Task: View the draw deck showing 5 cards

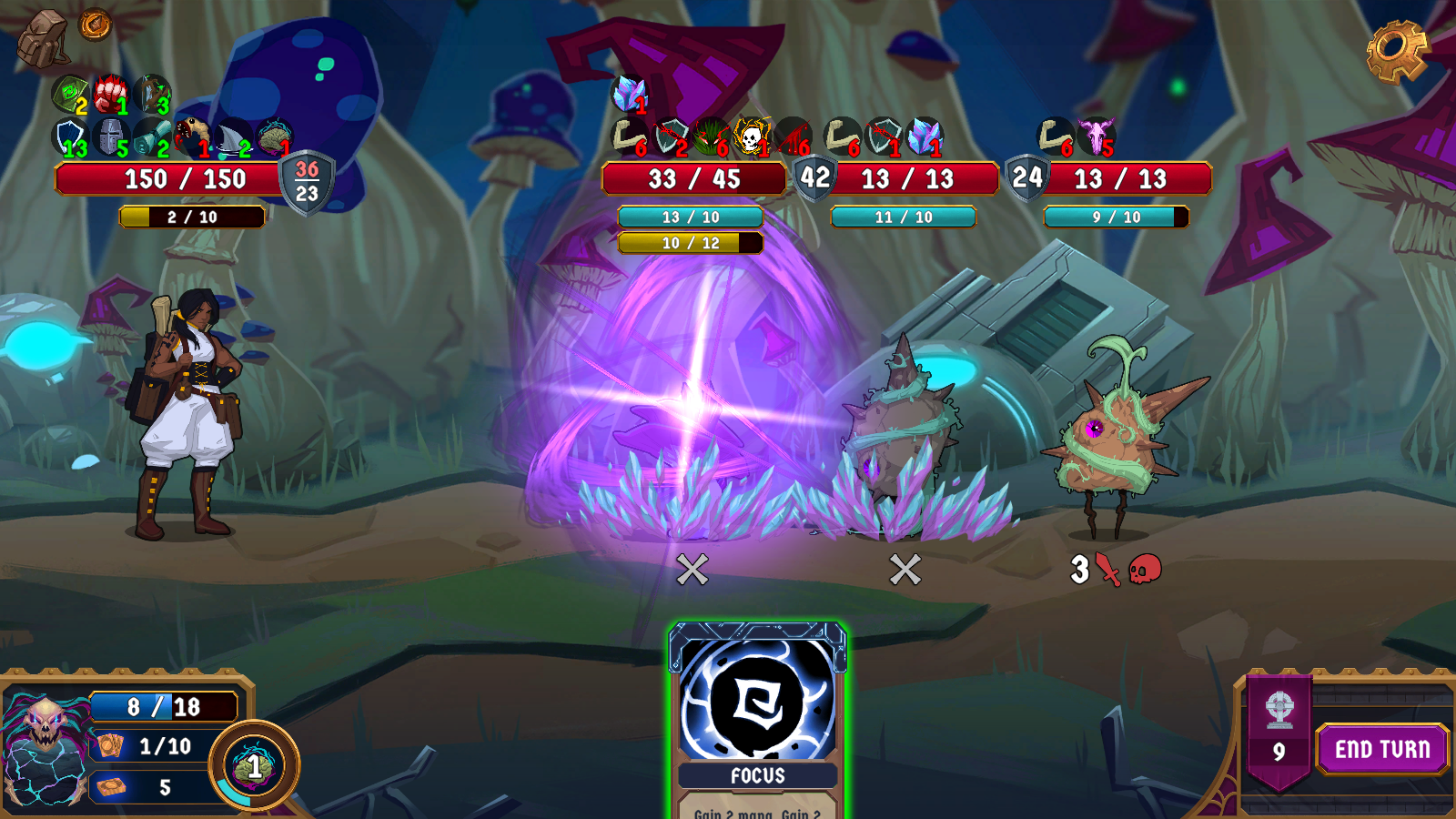Action: (x=112, y=786)
